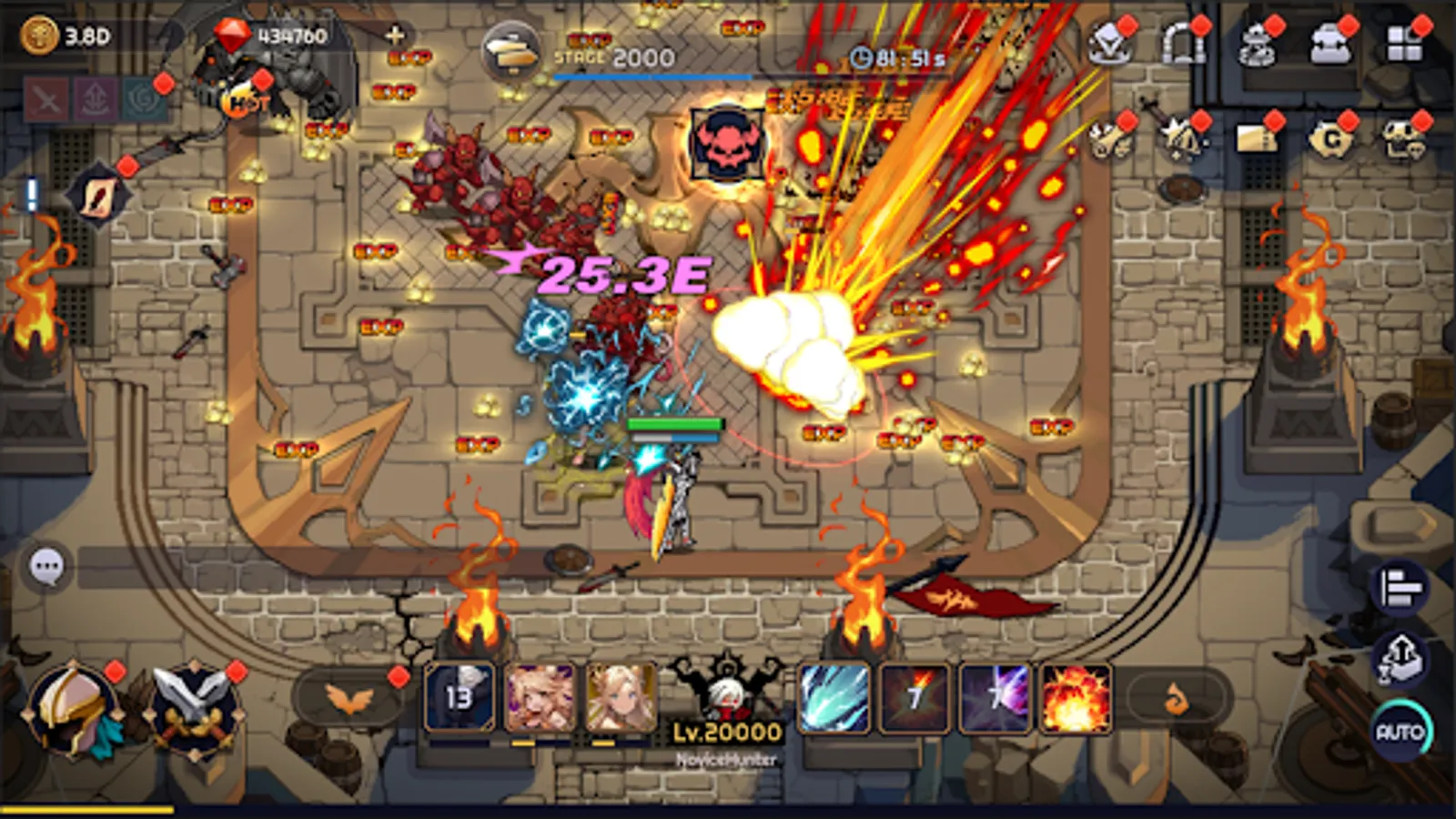1456x819 pixels.
Task: Toggle the flame icon near the skill bar
Action: coord(1177,697)
